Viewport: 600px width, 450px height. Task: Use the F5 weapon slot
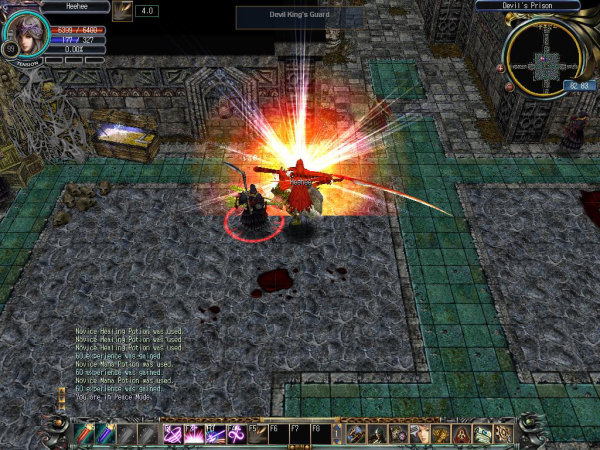pyautogui.click(x=257, y=434)
